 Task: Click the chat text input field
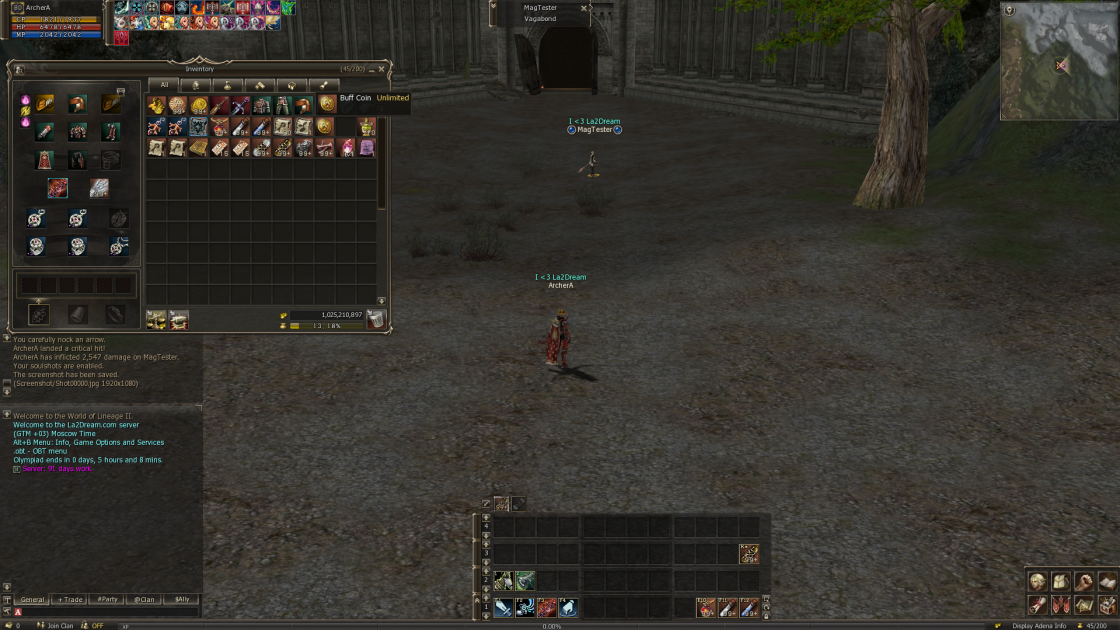click(x=110, y=611)
